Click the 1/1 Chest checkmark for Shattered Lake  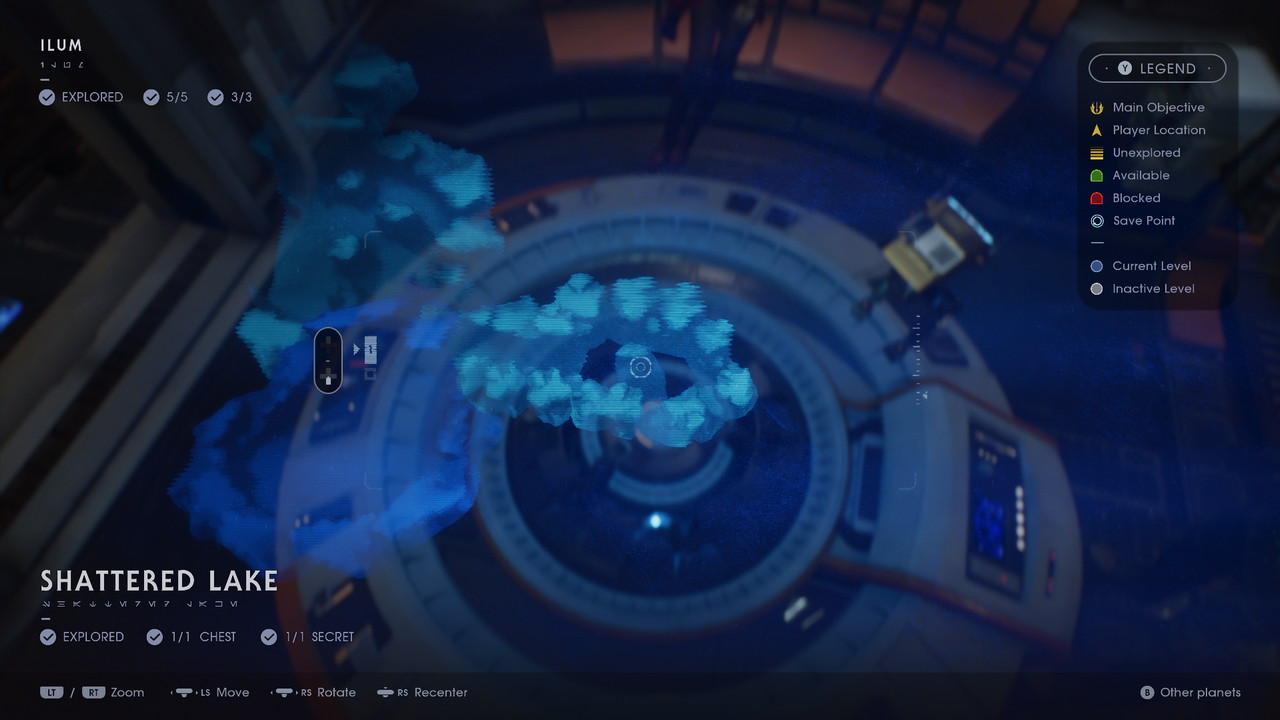tap(155, 636)
